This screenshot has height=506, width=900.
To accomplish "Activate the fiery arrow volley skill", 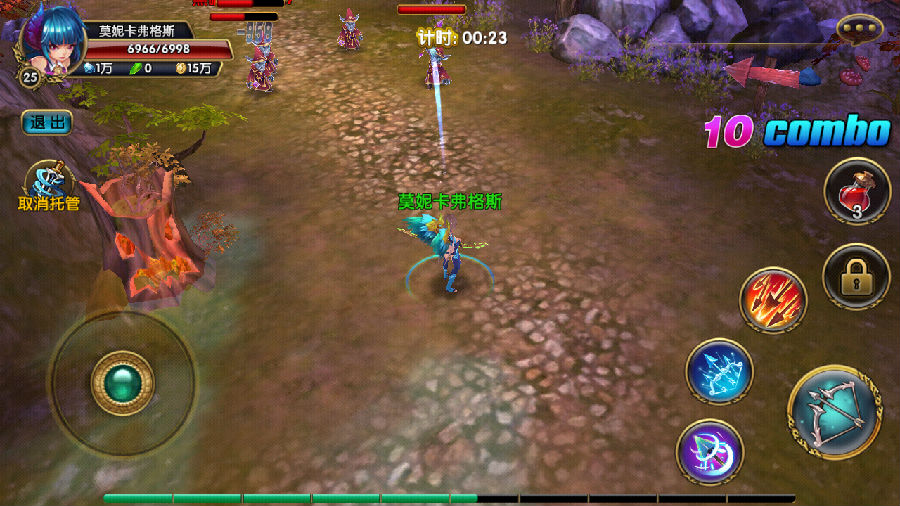I will pos(772,299).
